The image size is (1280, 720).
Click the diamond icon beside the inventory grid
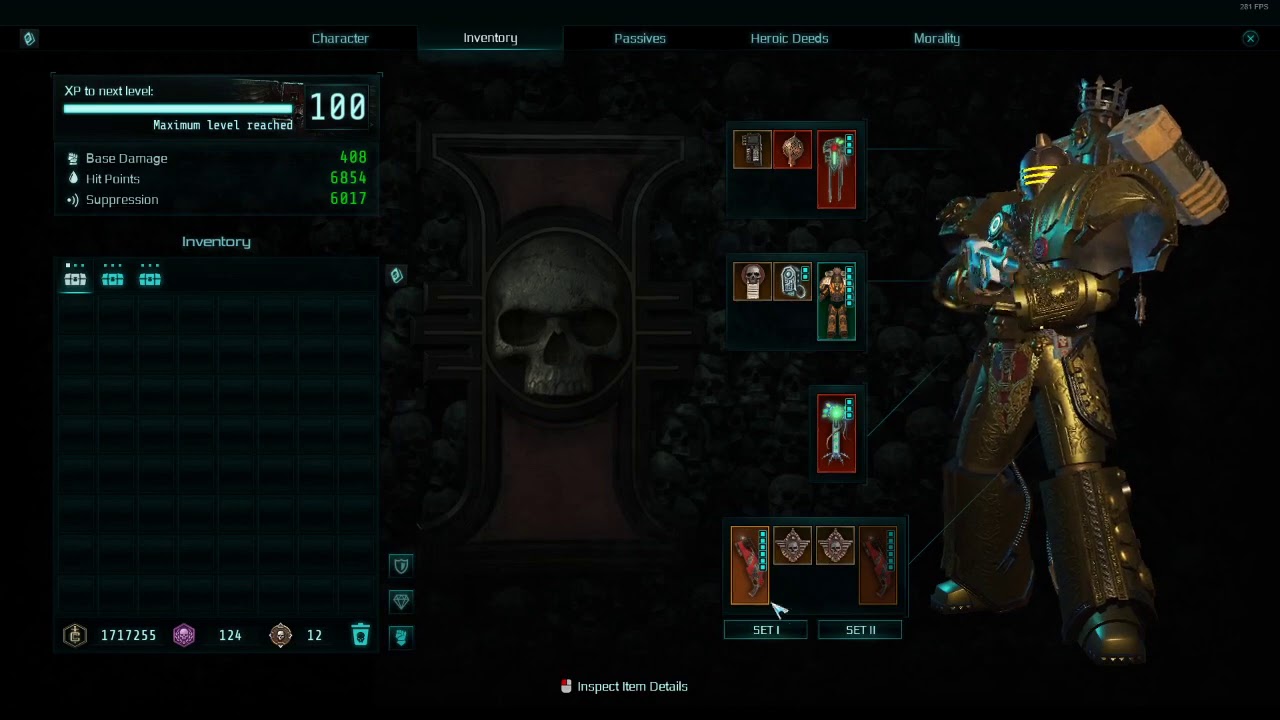tap(401, 601)
